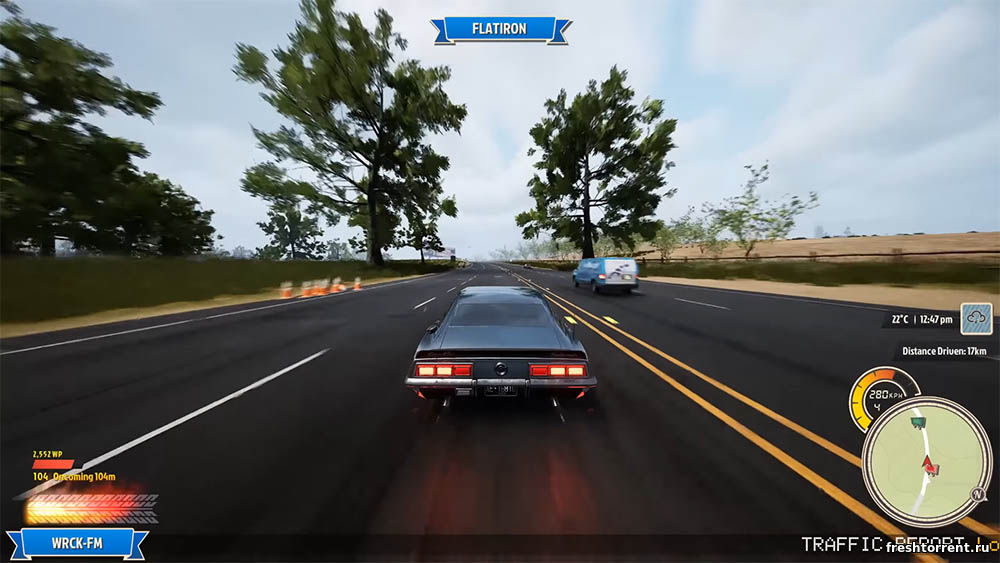Click the Flatiron location banner
Viewport: 1000px width, 563px height.
click(500, 29)
